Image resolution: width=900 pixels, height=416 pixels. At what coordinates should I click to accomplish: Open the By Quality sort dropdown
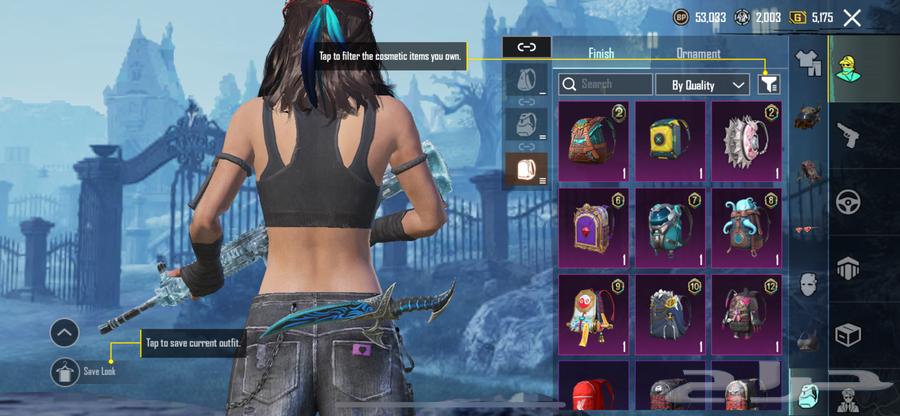(x=705, y=85)
